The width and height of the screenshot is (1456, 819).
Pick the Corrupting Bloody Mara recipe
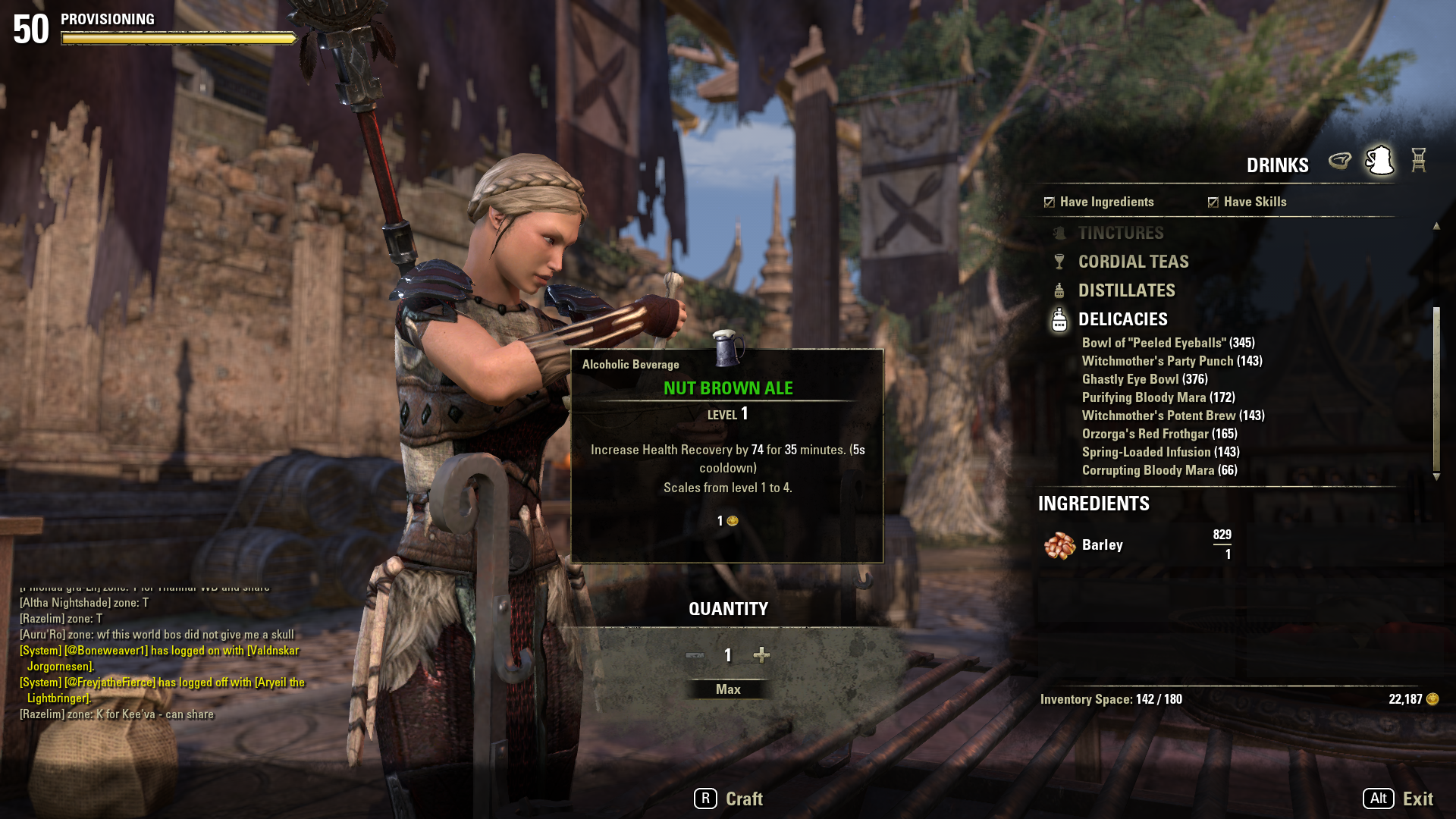pos(1159,471)
